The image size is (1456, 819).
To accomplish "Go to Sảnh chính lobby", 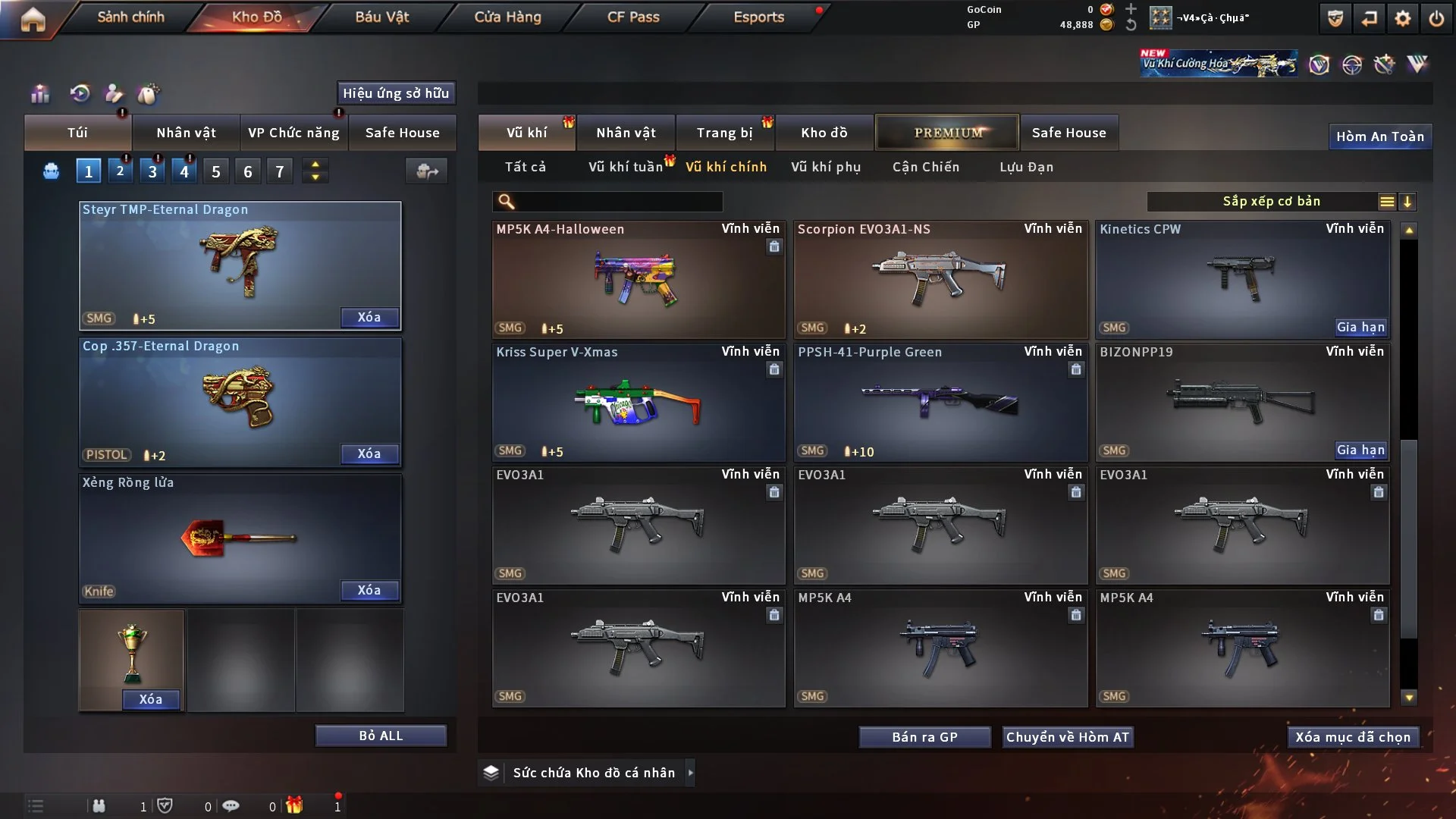I will coord(130,17).
